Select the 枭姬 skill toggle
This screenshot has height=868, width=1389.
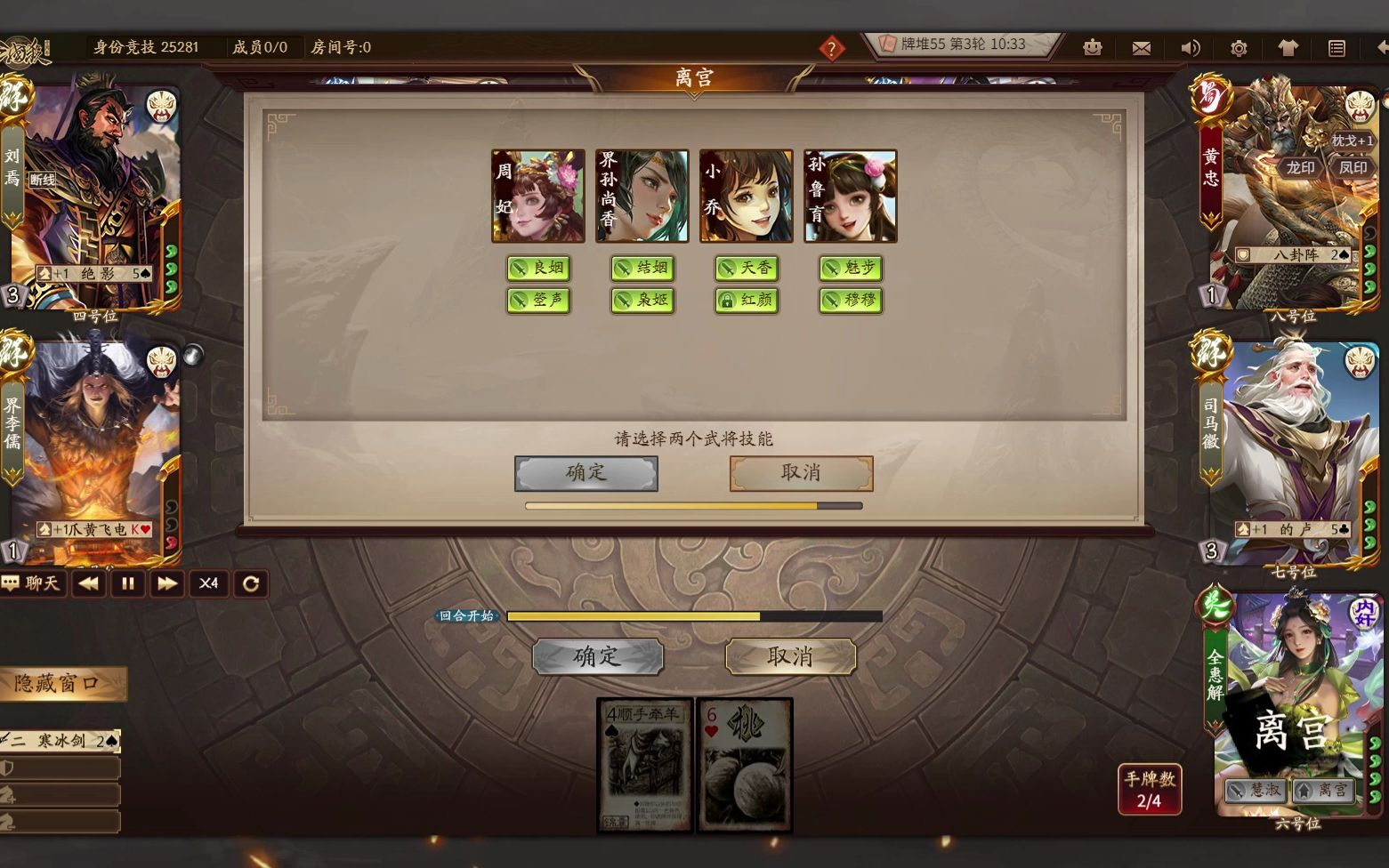(643, 301)
